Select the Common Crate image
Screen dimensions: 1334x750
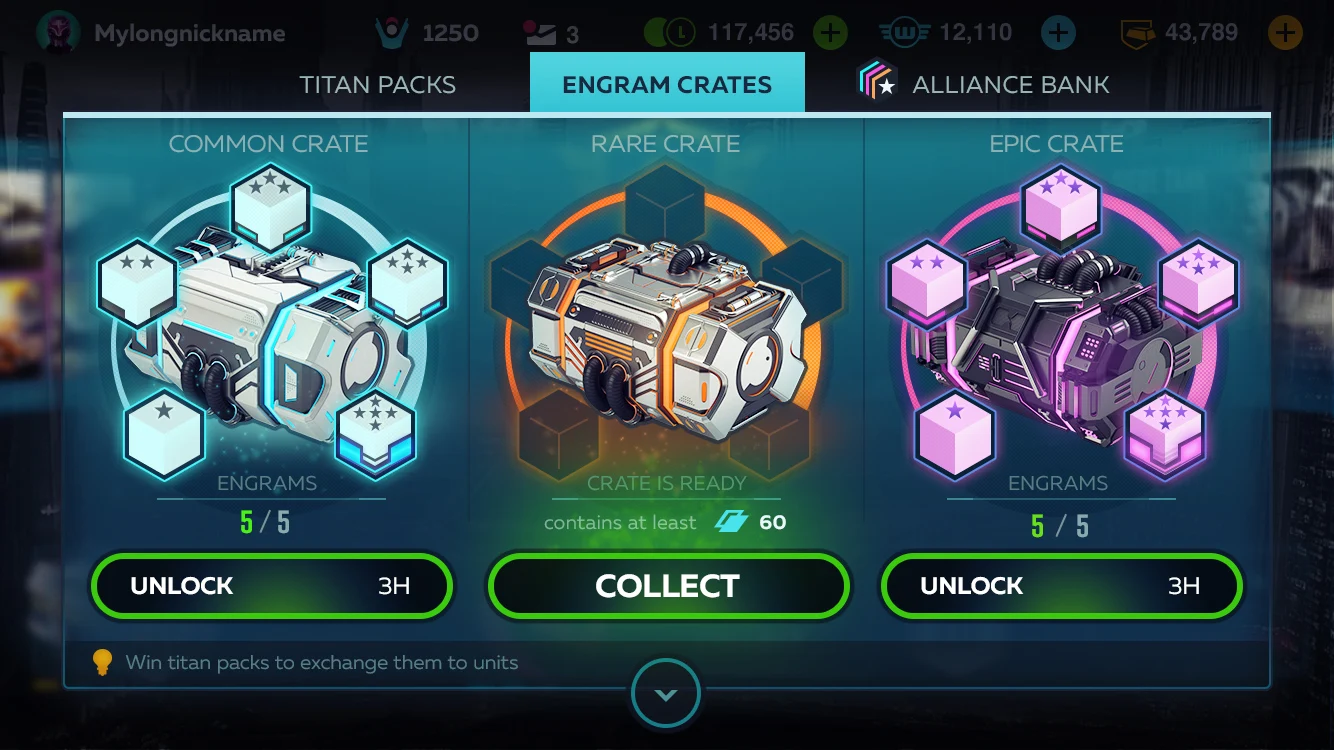270,320
